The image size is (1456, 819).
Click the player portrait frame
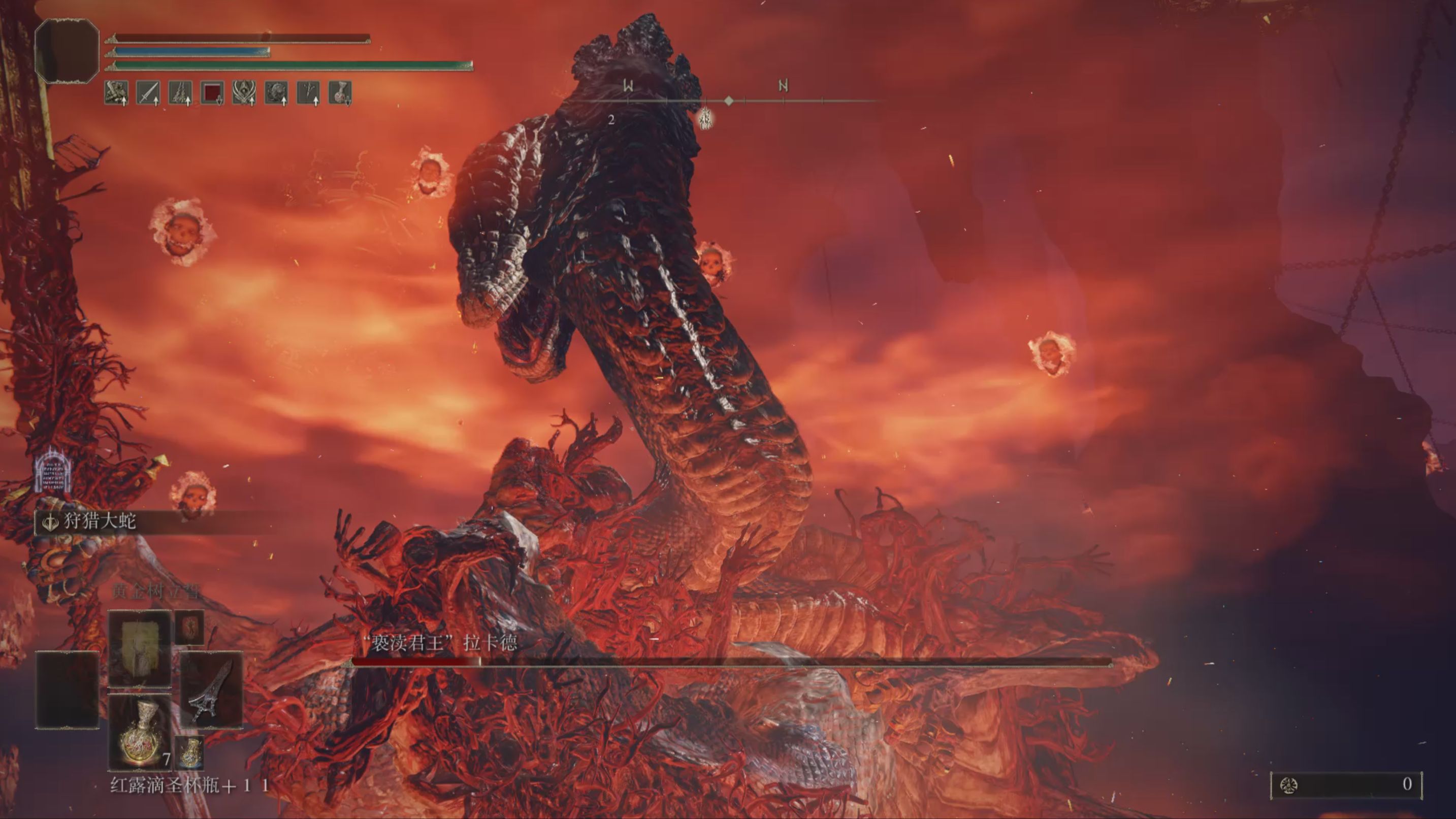point(67,51)
